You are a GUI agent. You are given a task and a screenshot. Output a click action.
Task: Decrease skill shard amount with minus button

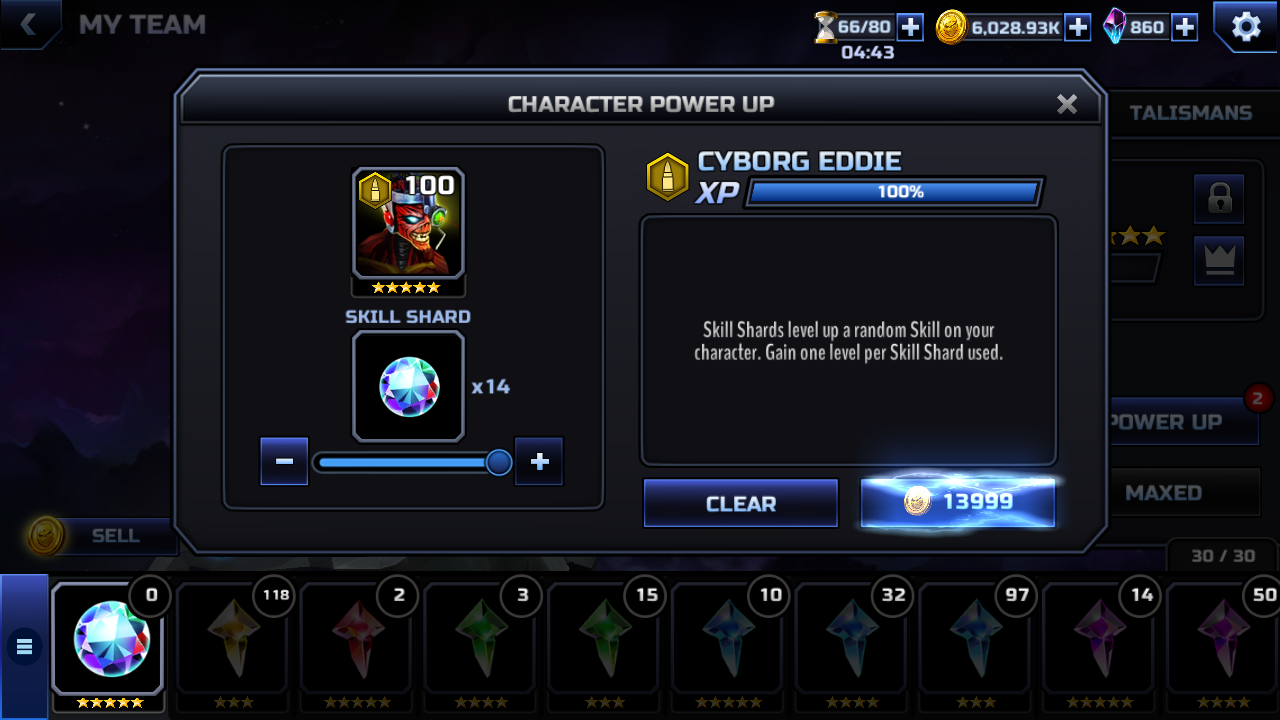coord(284,461)
